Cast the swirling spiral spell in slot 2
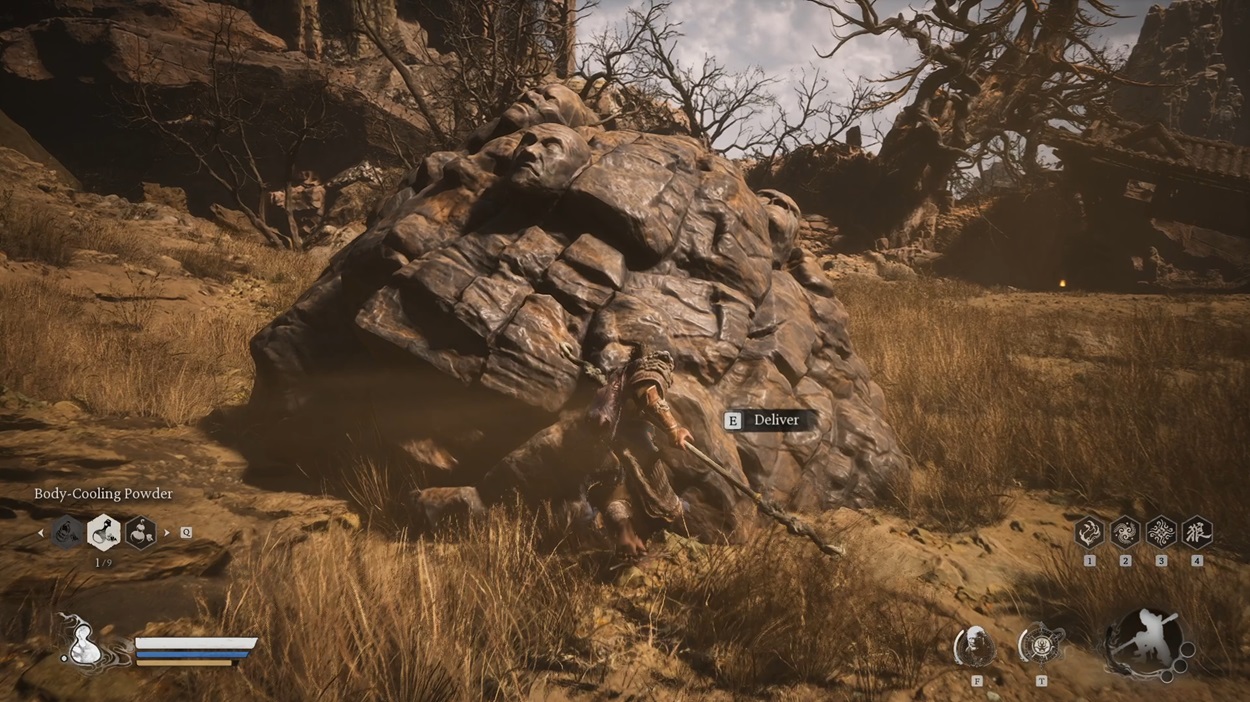1250x702 pixels. tap(1125, 531)
